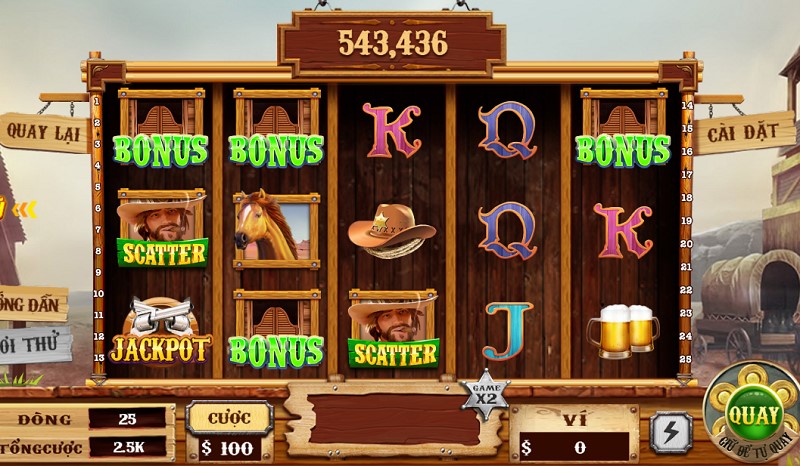
Task: Open the CÀI ĐẶT settings sign
Action: pyautogui.click(x=743, y=131)
